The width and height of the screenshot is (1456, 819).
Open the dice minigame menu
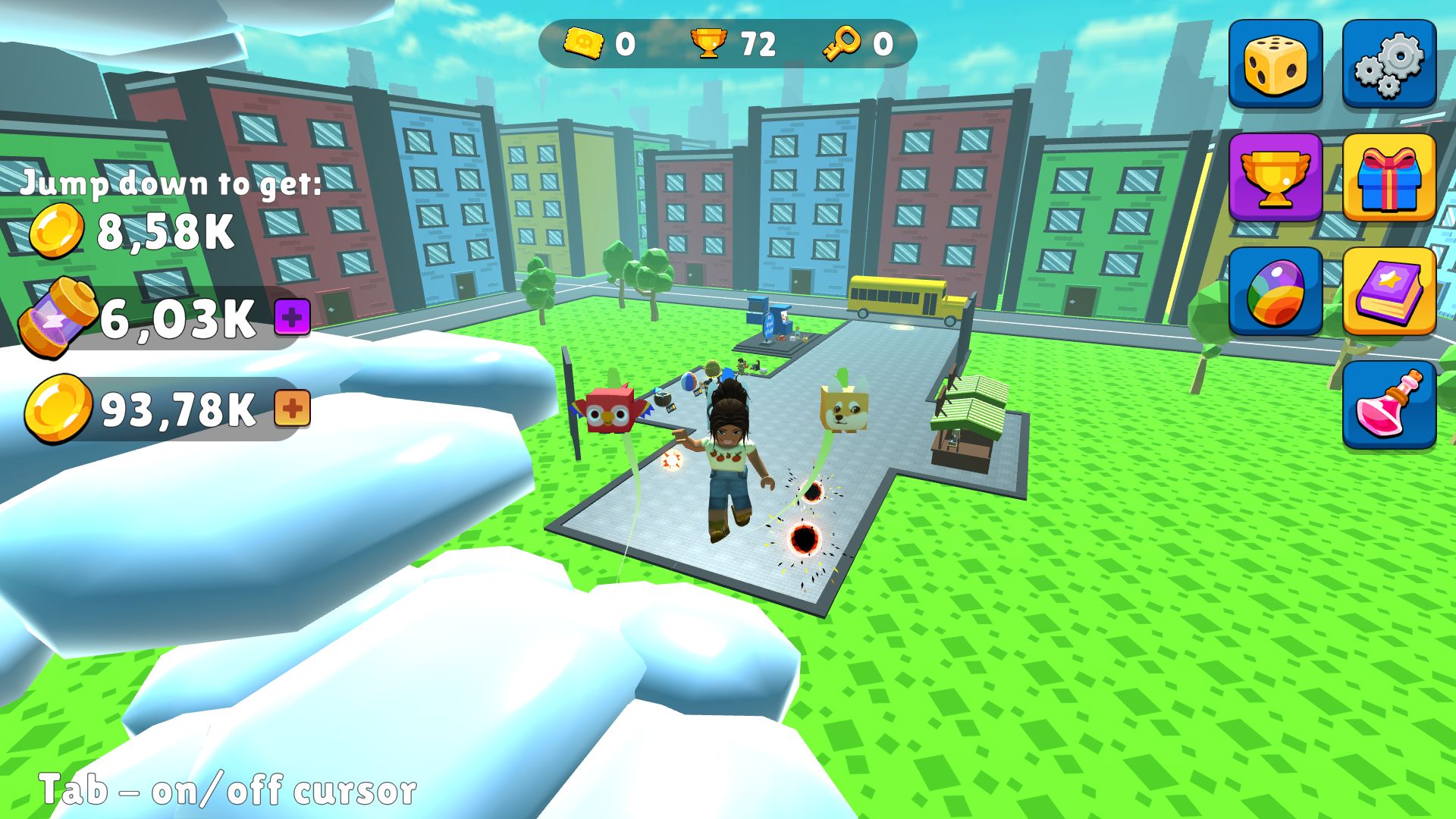click(x=1275, y=64)
